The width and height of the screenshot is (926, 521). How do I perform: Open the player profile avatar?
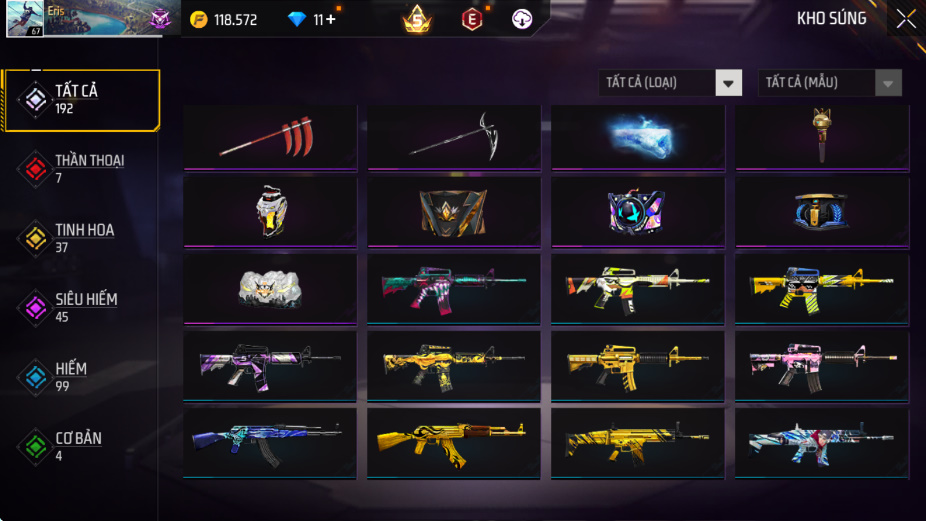pyautogui.click(x=25, y=19)
